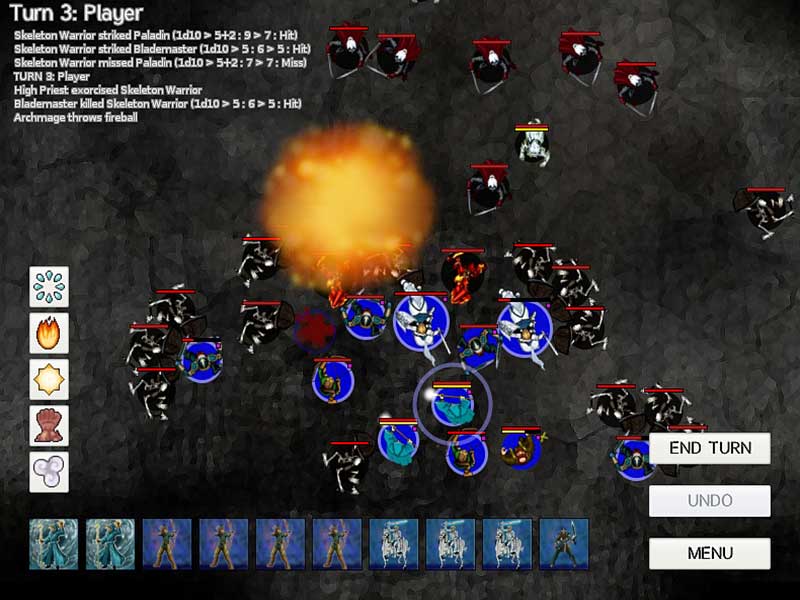Cast the ring of water droplets spell
Image resolution: width=800 pixels, height=600 pixels.
(49, 286)
